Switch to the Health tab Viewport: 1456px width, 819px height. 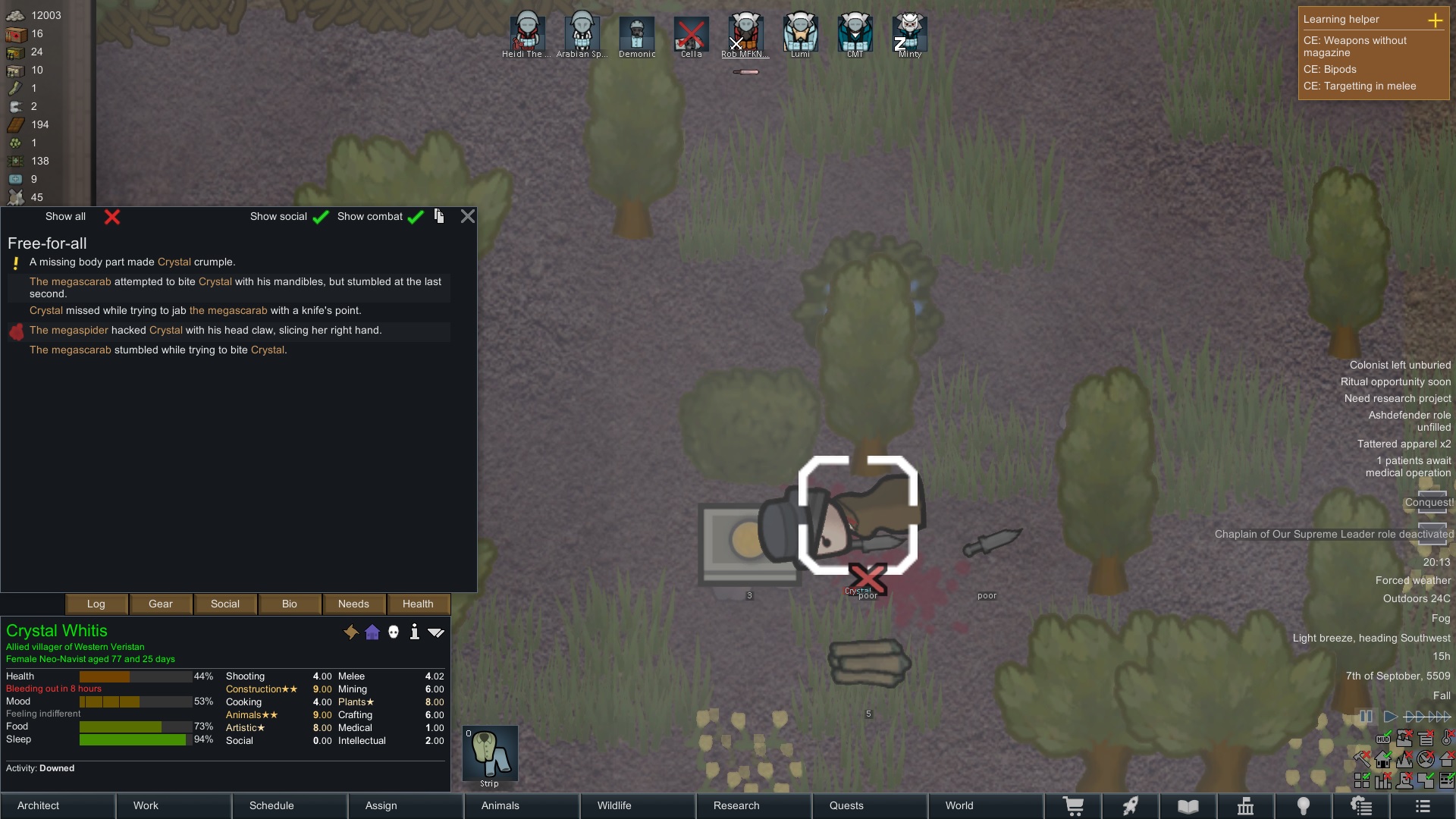tap(417, 604)
